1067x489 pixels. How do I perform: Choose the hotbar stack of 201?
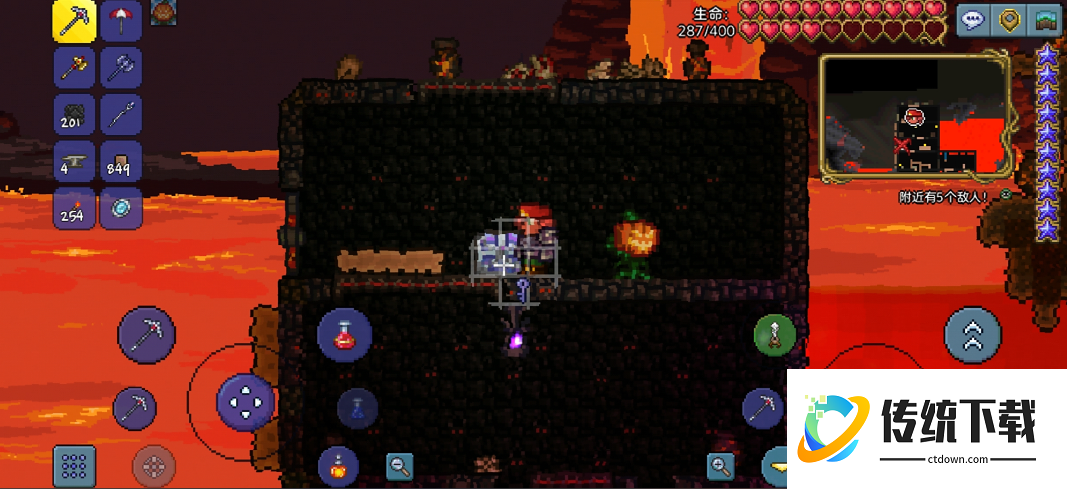tap(75, 115)
